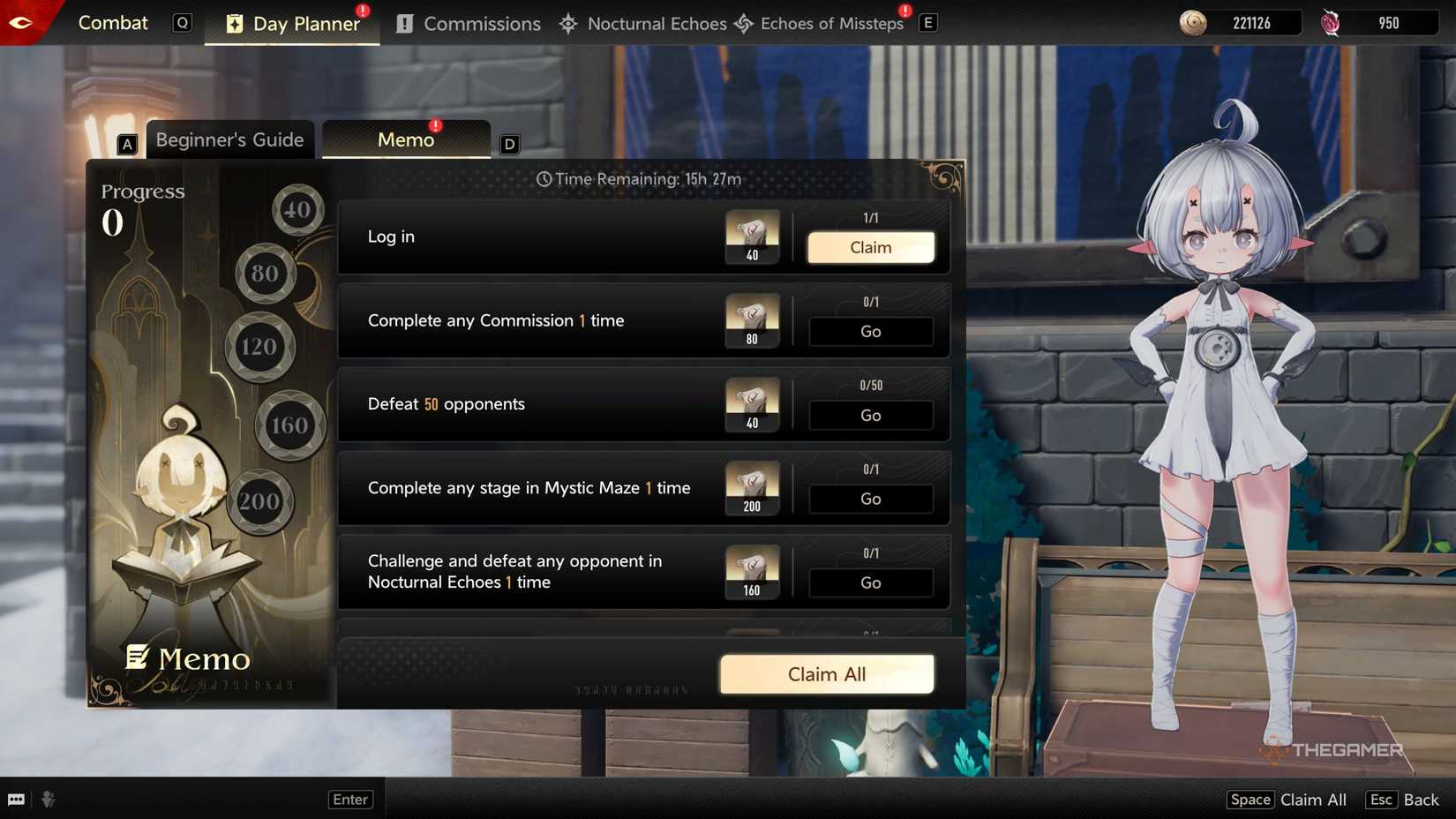
Task: Click the microphone/voice icon bottom-left
Action: [49, 799]
